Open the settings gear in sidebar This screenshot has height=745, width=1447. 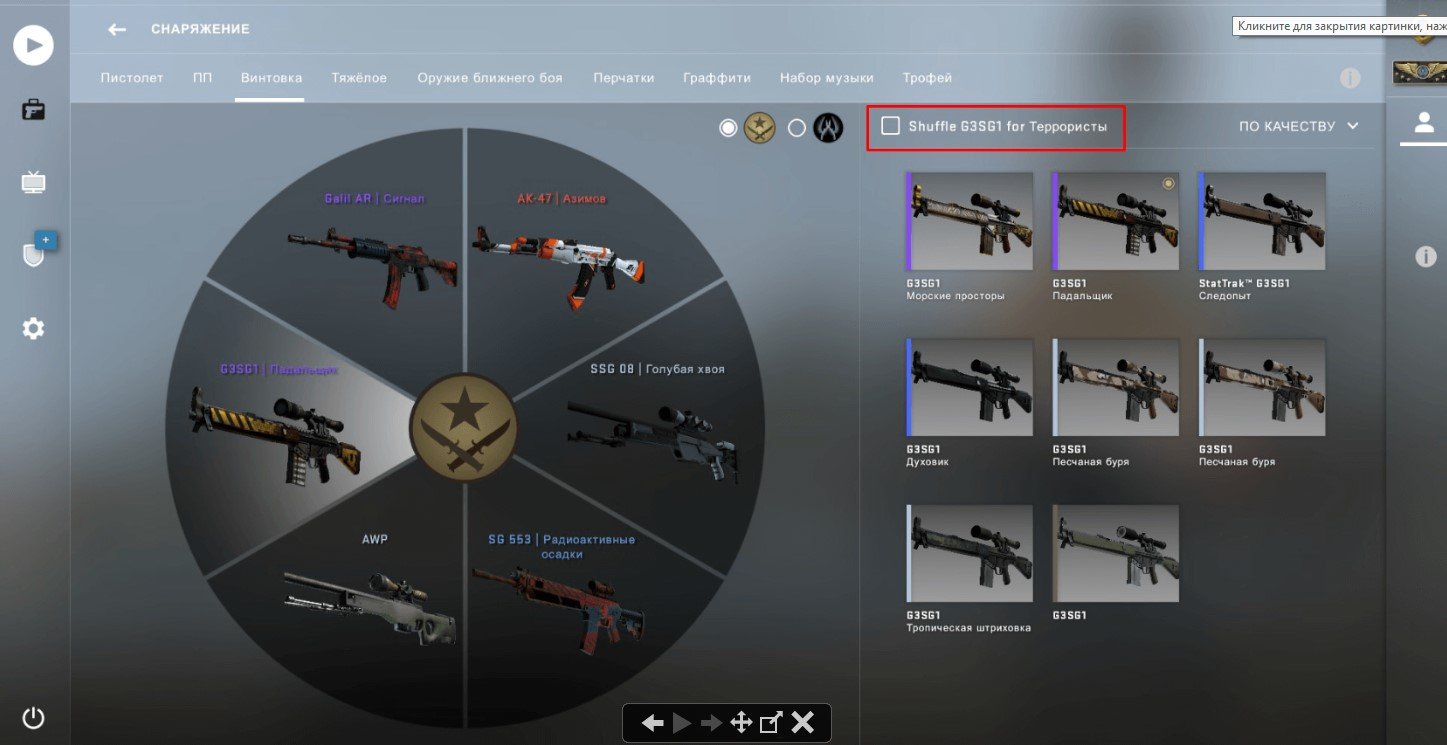pos(33,328)
